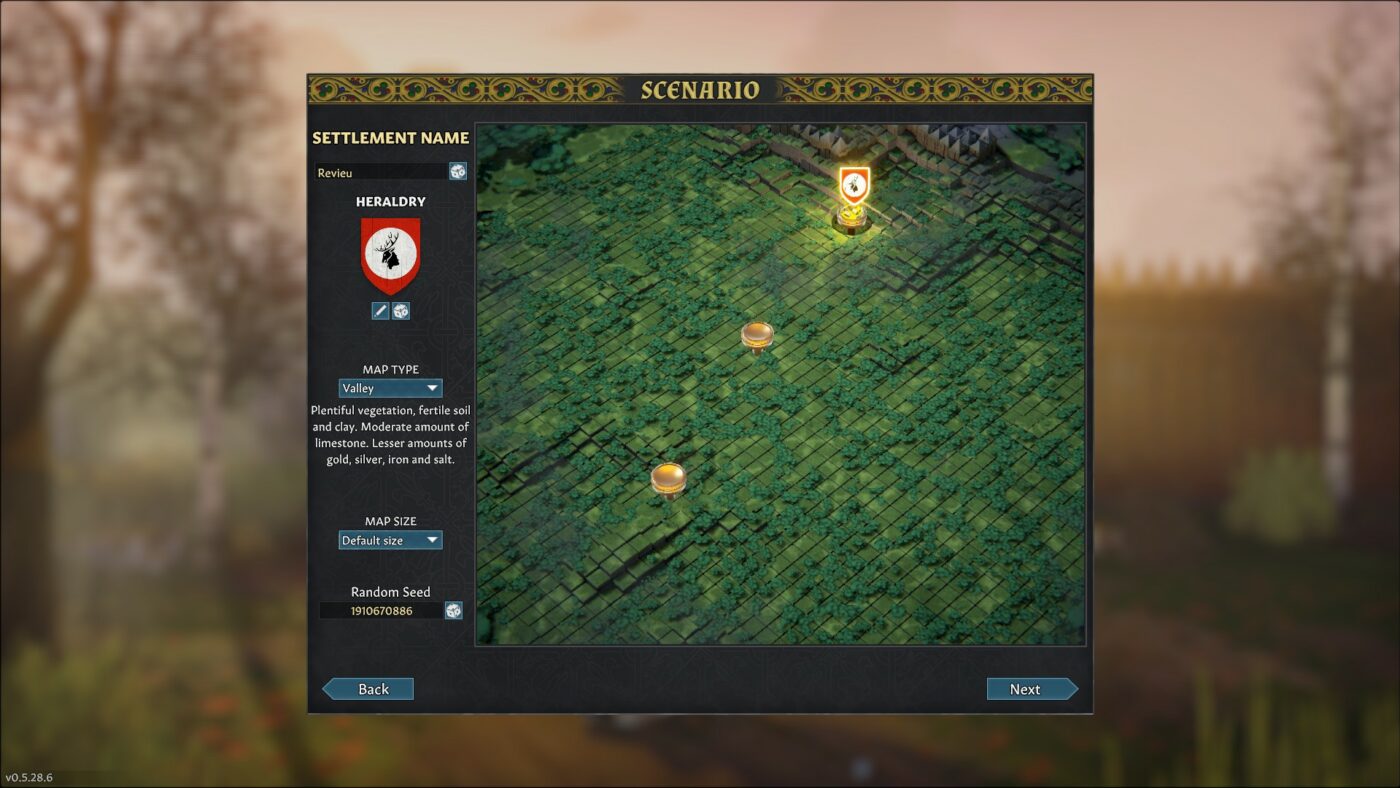This screenshot has height=788, width=1400.
Task: Click the Back button's left arrow chevron
Action: coord(330,688)
